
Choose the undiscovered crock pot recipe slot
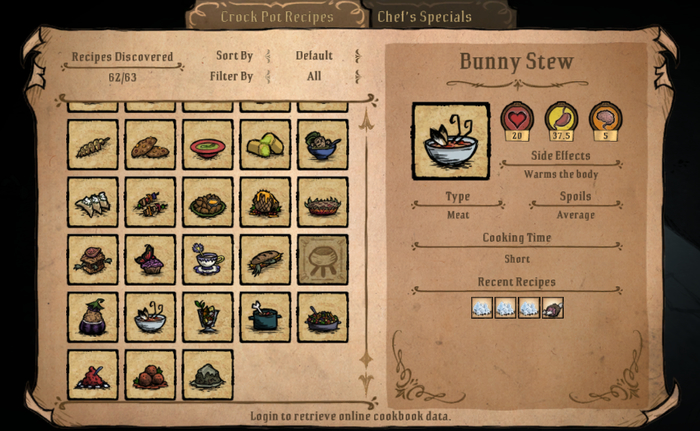pos(323,260)
